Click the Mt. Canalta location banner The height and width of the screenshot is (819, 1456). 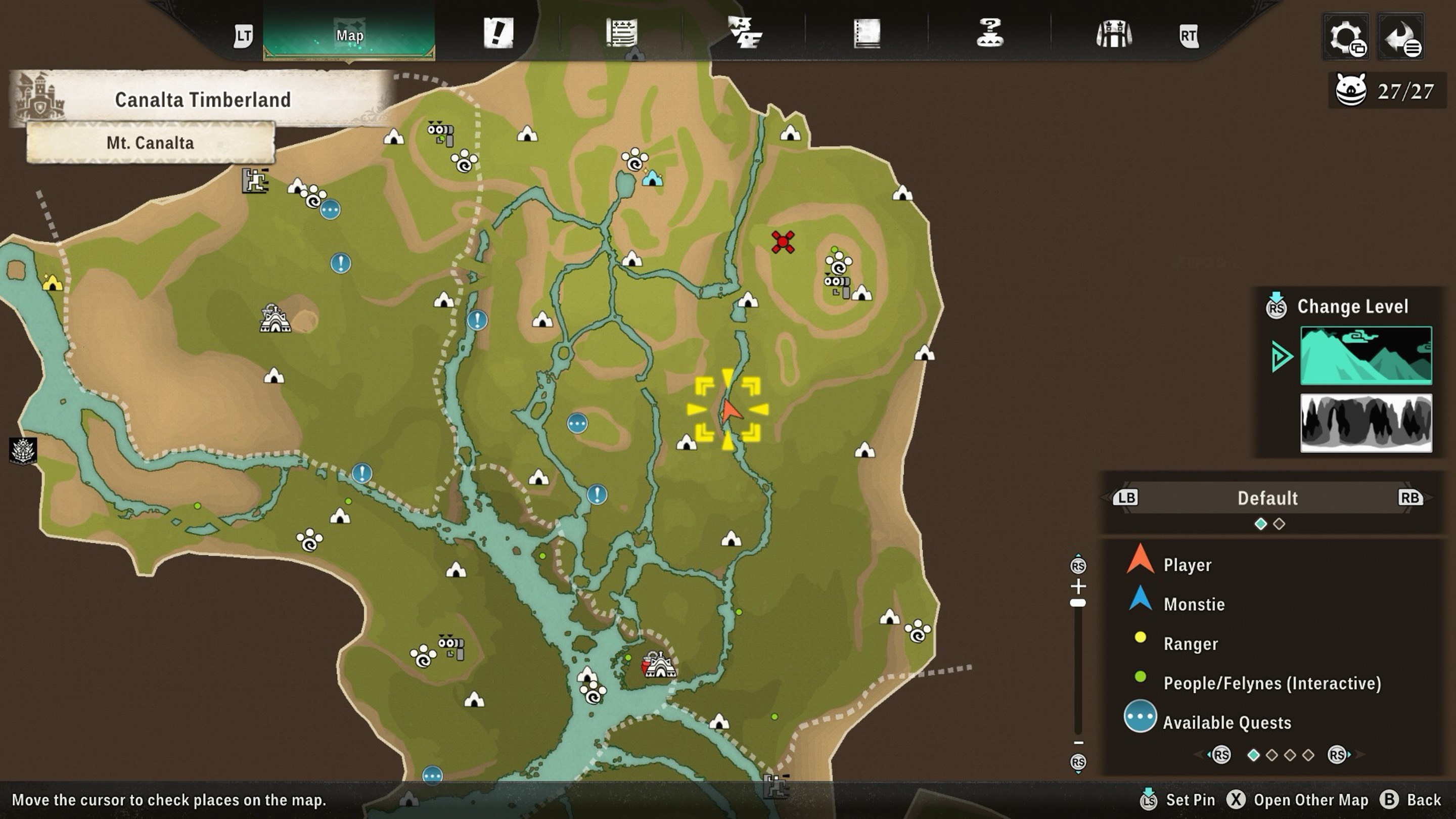[150, 143]
